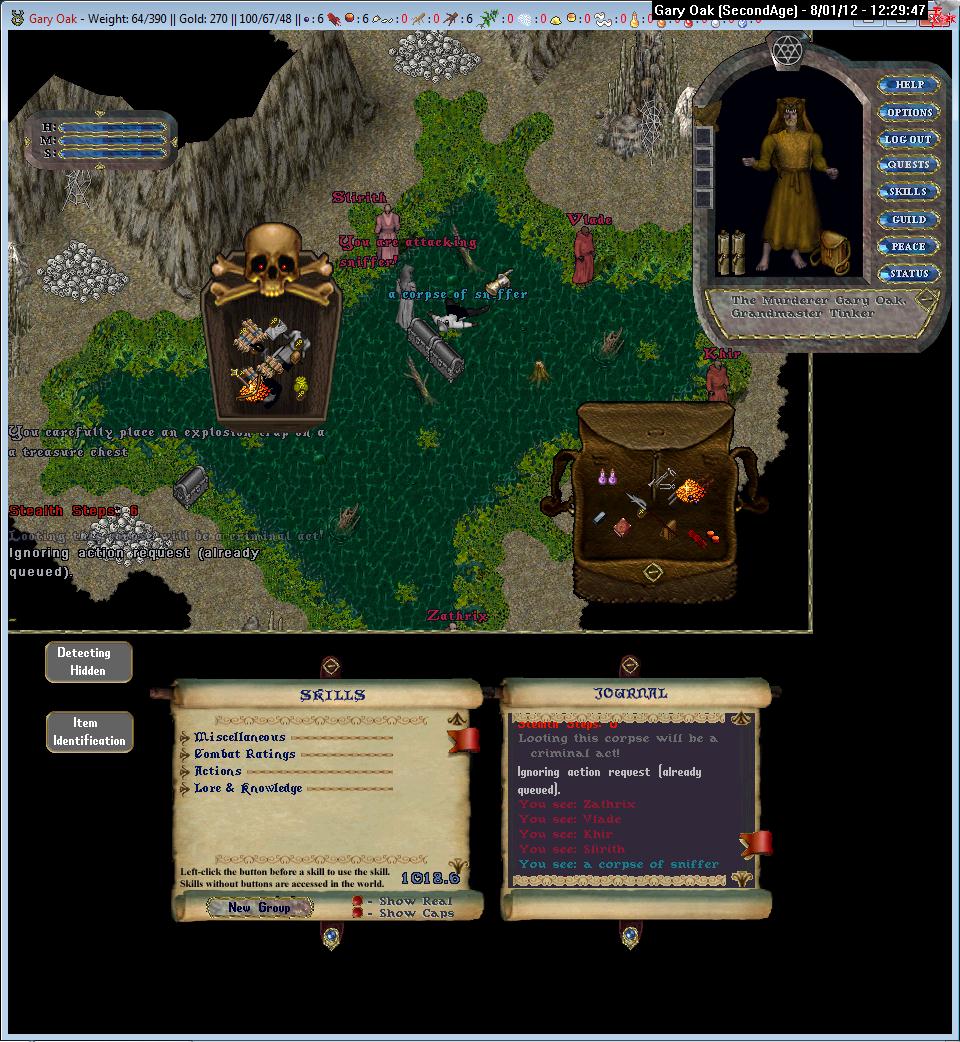Toggle Show Caps in Skills

(358, 913)
